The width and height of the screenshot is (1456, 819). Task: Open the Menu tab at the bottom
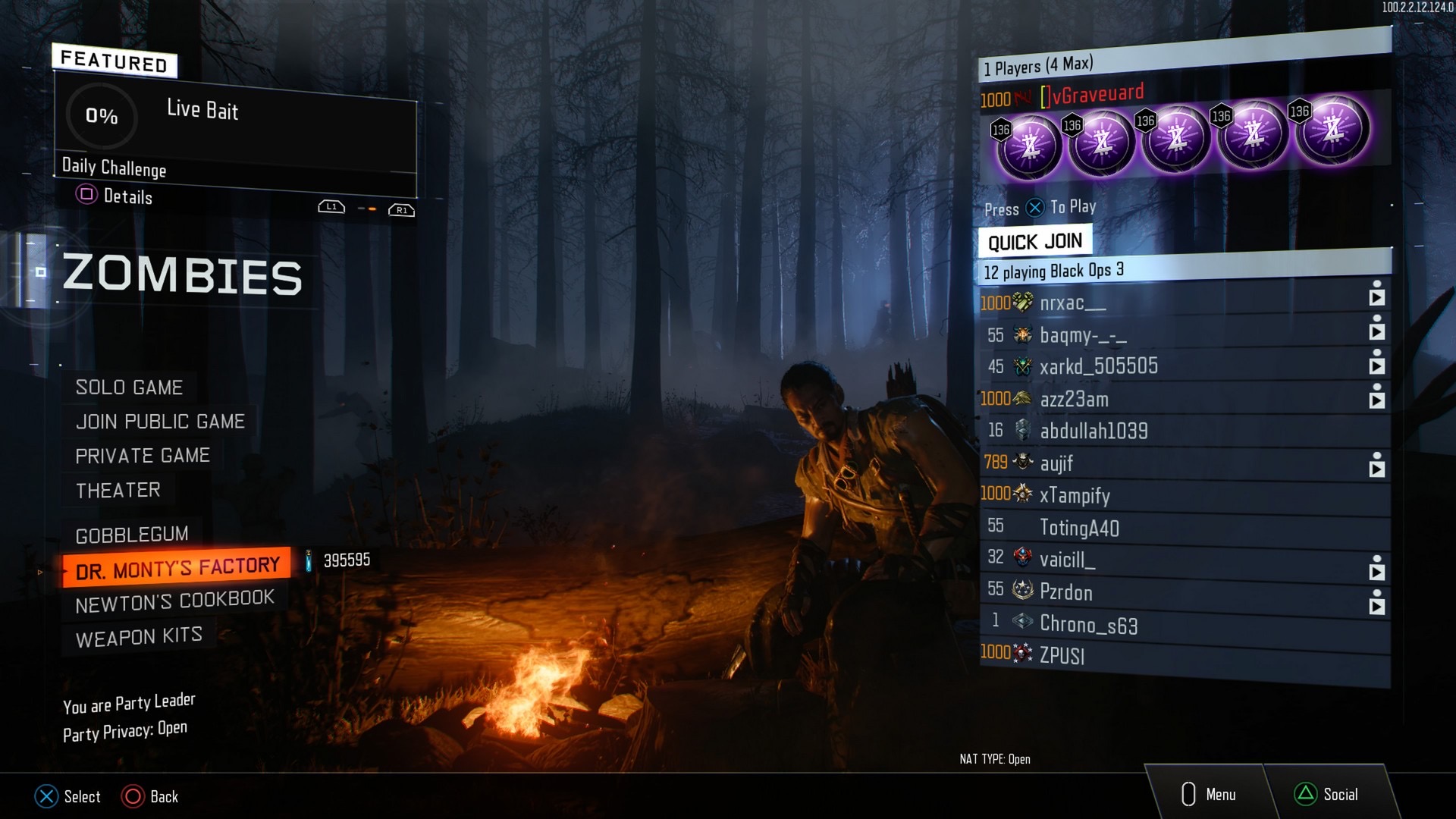(1210, 794)
